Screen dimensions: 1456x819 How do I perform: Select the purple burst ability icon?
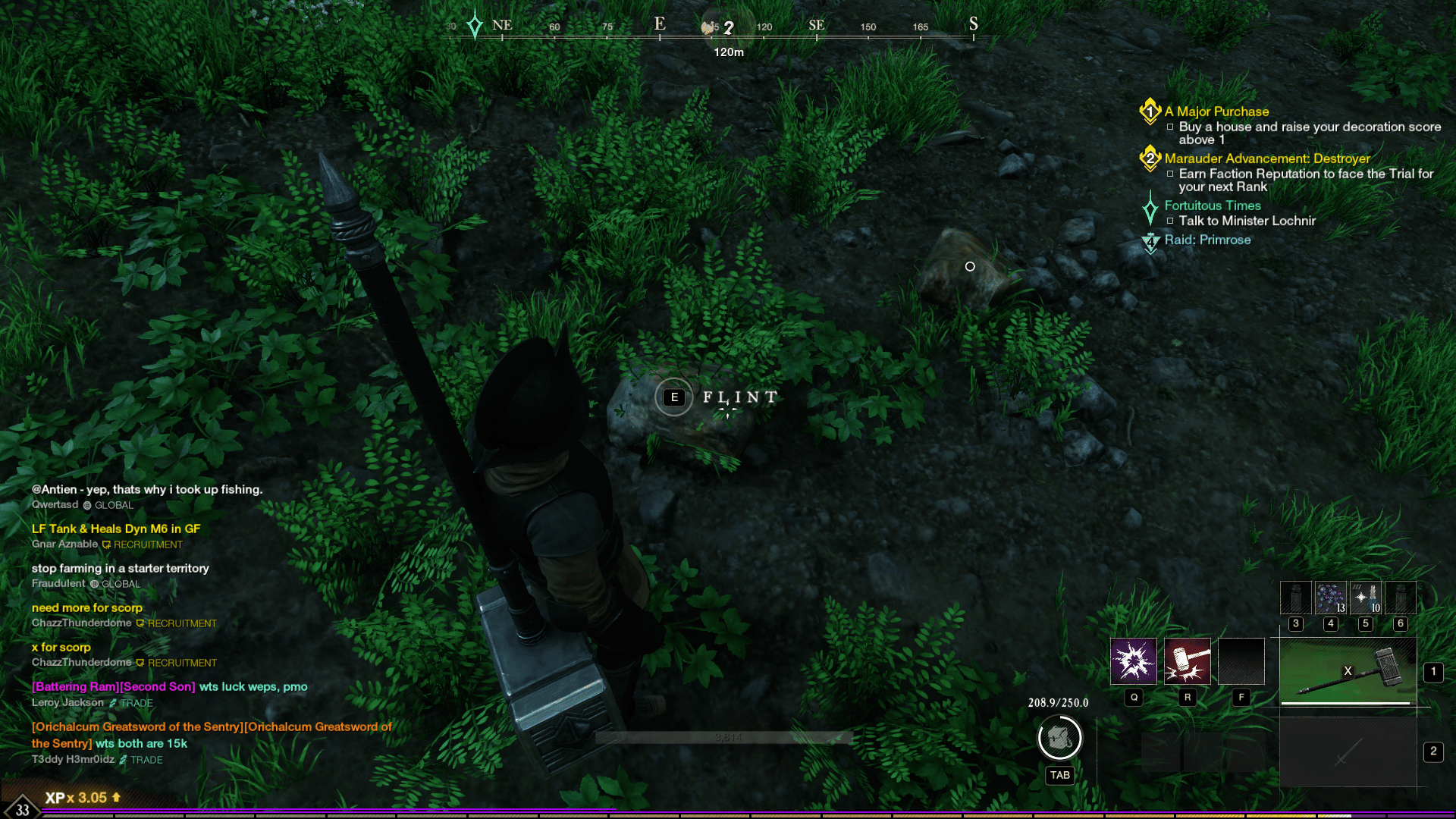pos(1133,661)
